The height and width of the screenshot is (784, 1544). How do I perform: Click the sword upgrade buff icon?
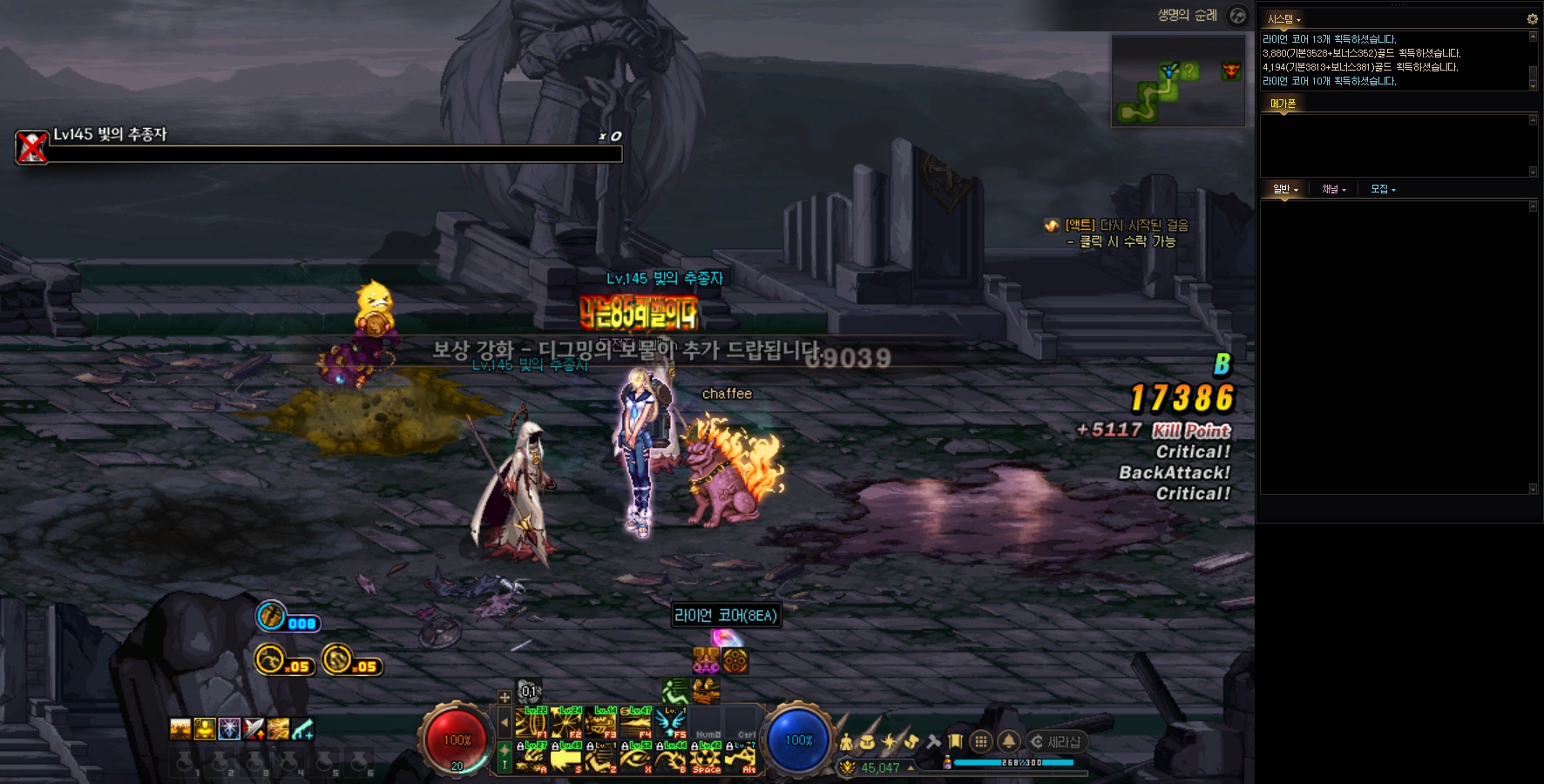point(254,729)
